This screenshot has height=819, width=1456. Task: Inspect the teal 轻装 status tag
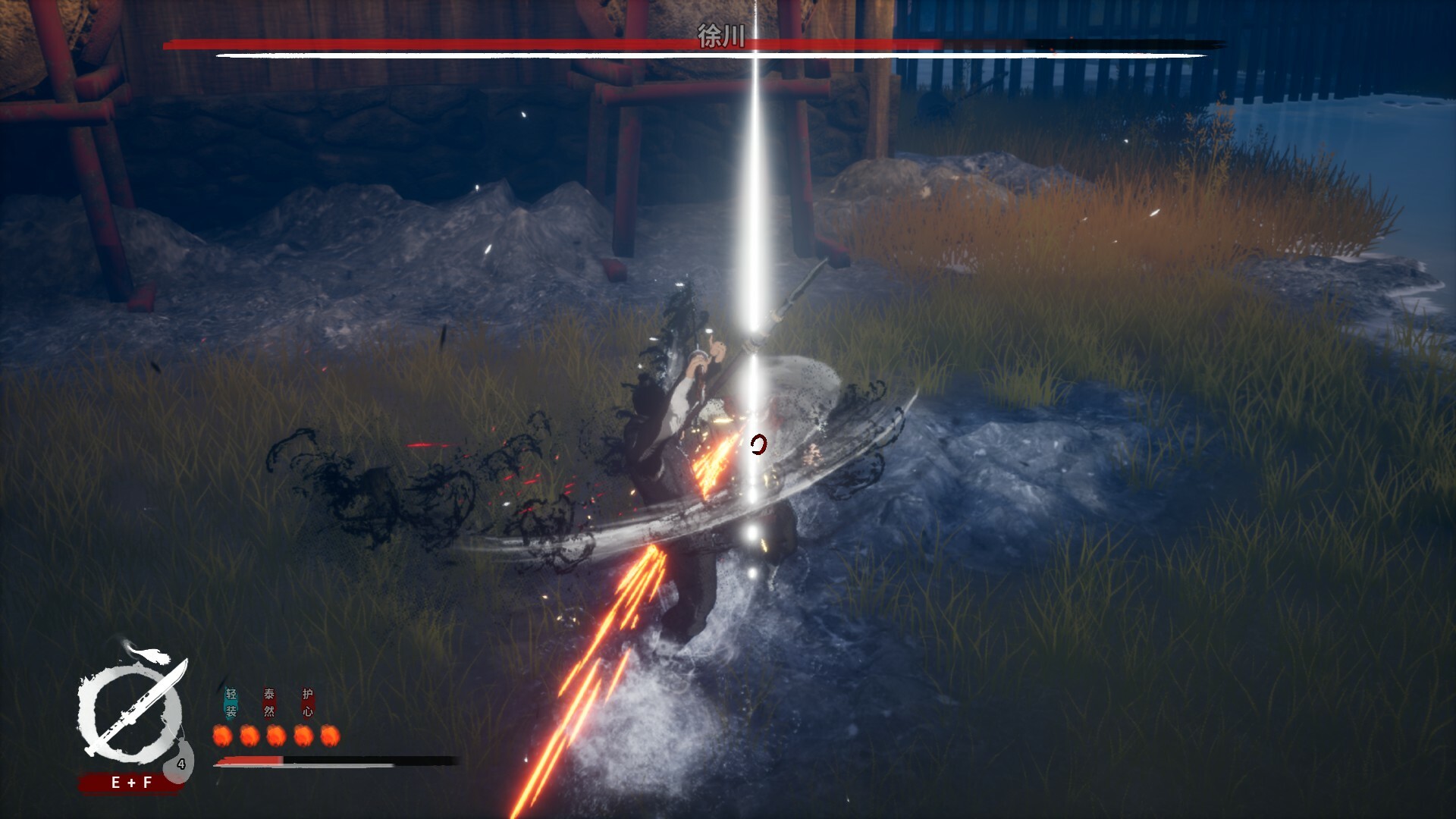pyautogui.click(x=231, y=703)
